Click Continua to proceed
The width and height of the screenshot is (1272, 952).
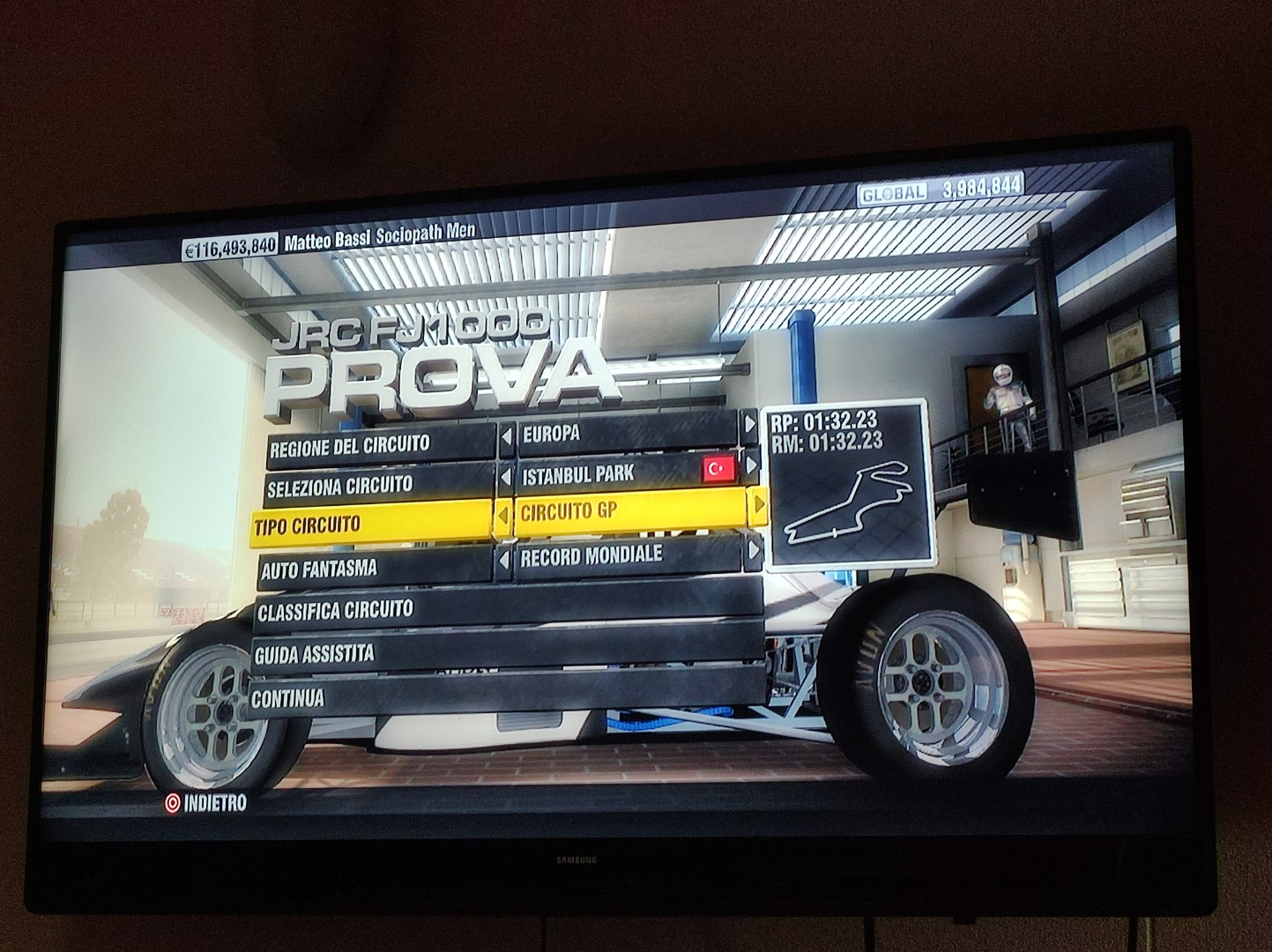tap(507, 698)
